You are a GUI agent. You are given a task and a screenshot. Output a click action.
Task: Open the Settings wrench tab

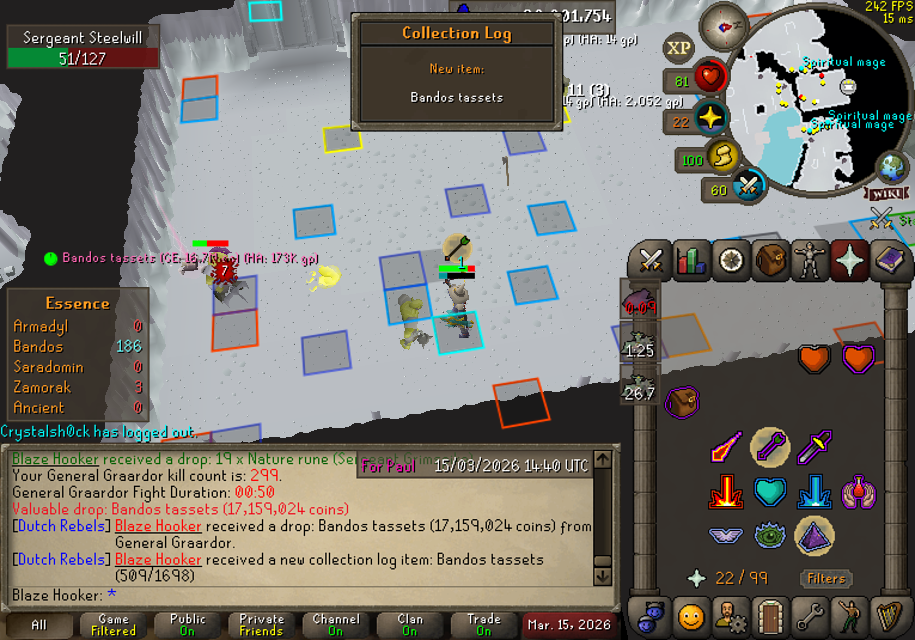(809, 616)
